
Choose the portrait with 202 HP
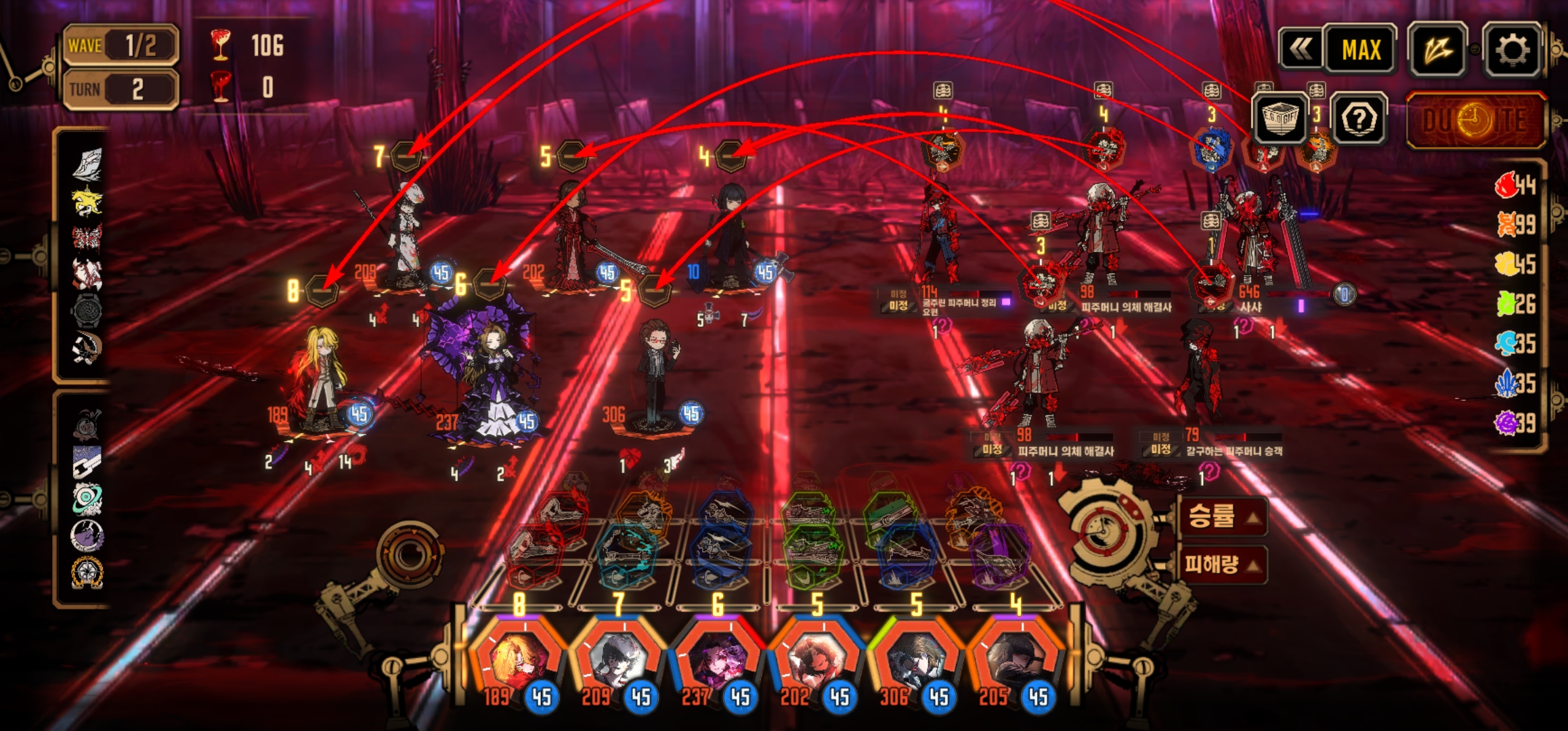point(816,659)
